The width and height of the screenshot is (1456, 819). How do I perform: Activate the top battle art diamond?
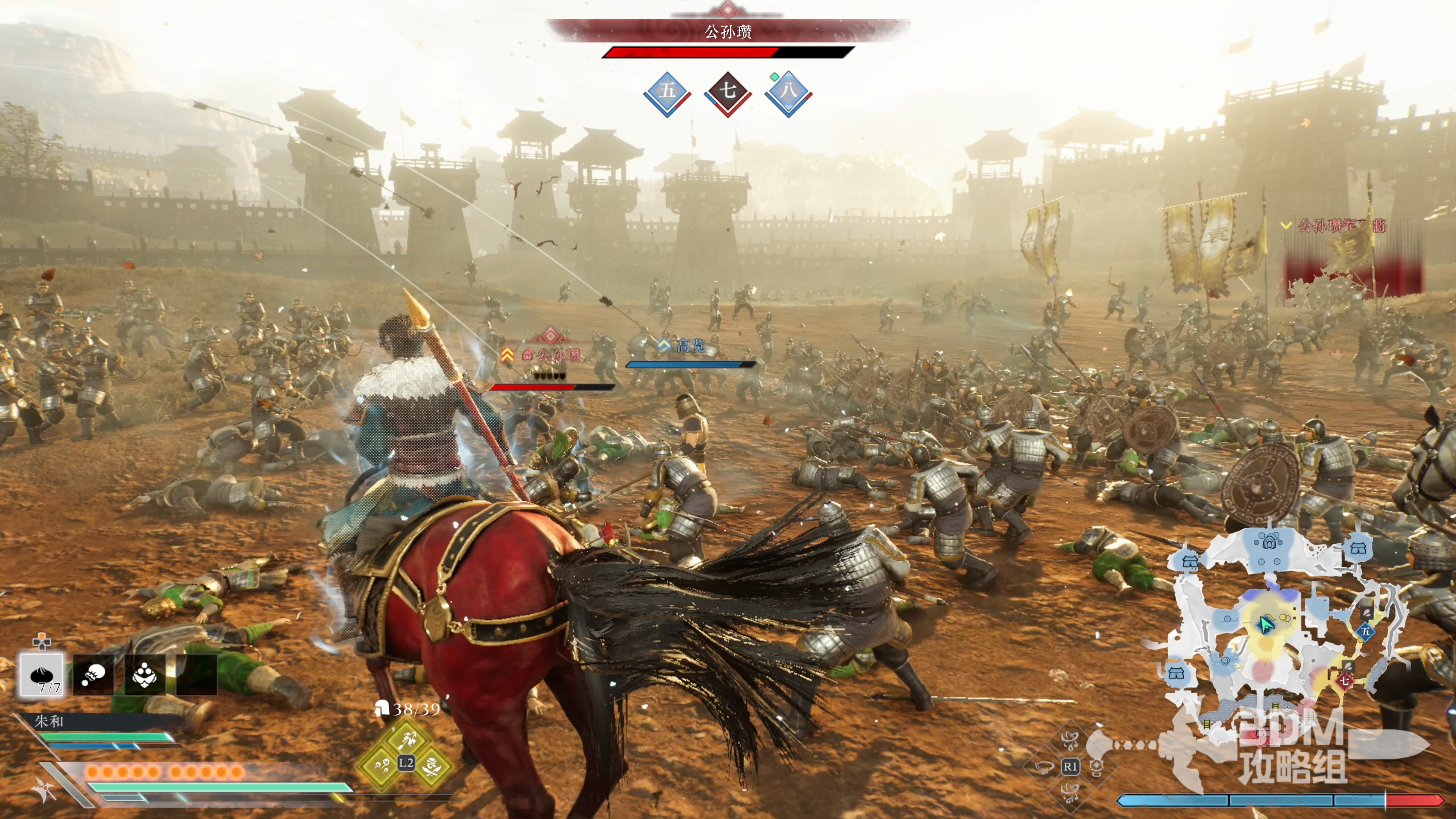(x=407, y=739)
